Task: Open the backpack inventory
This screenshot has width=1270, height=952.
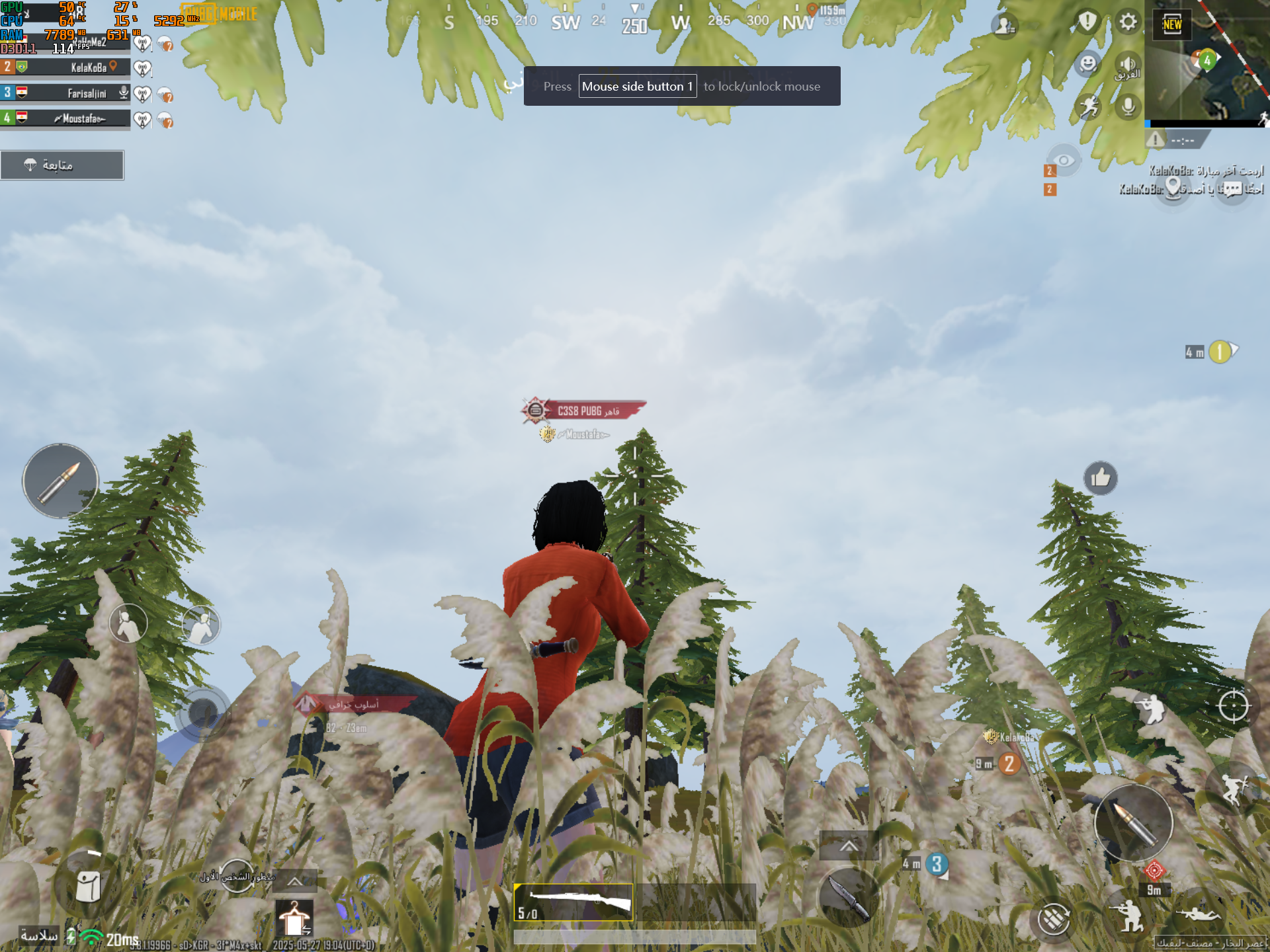Action: [88, 886]
